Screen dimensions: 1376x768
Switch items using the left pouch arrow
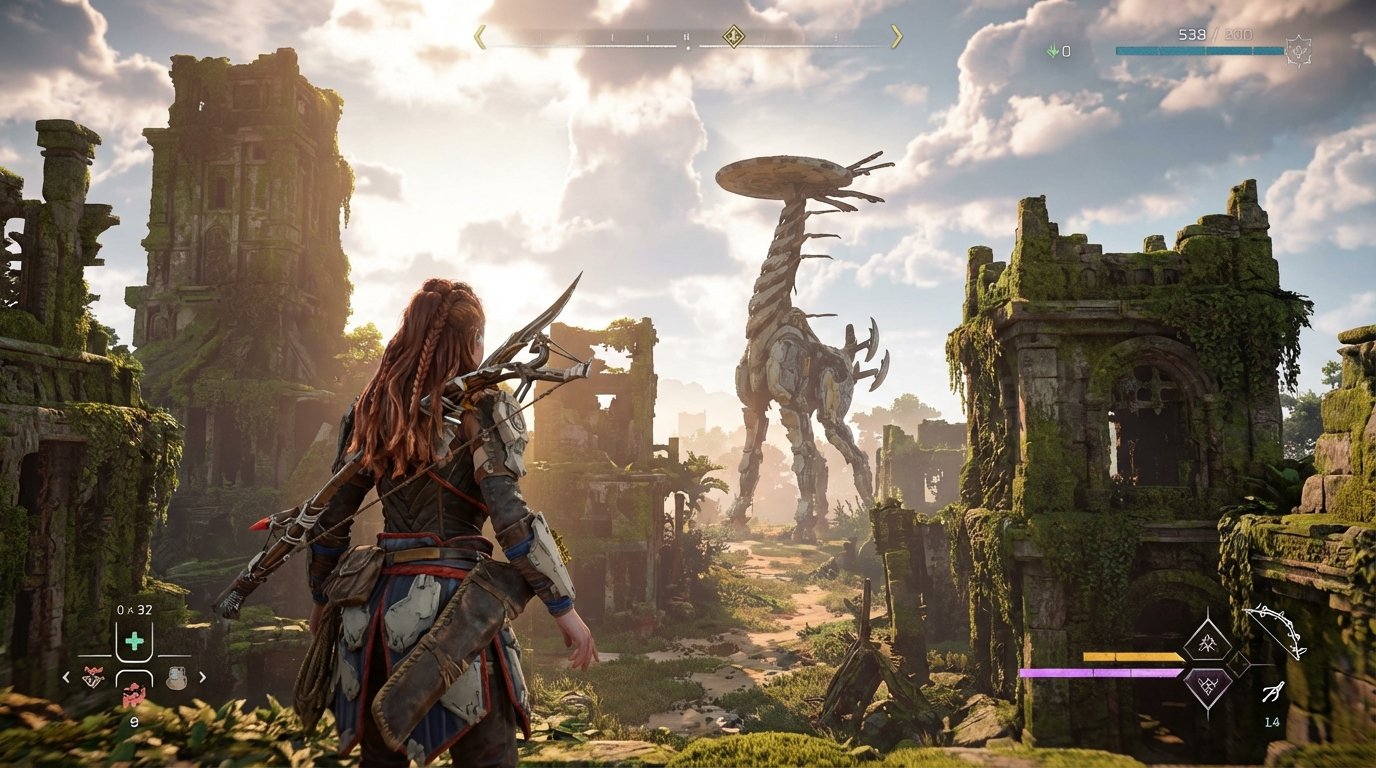pyautogui.click(x=66, y=677)
